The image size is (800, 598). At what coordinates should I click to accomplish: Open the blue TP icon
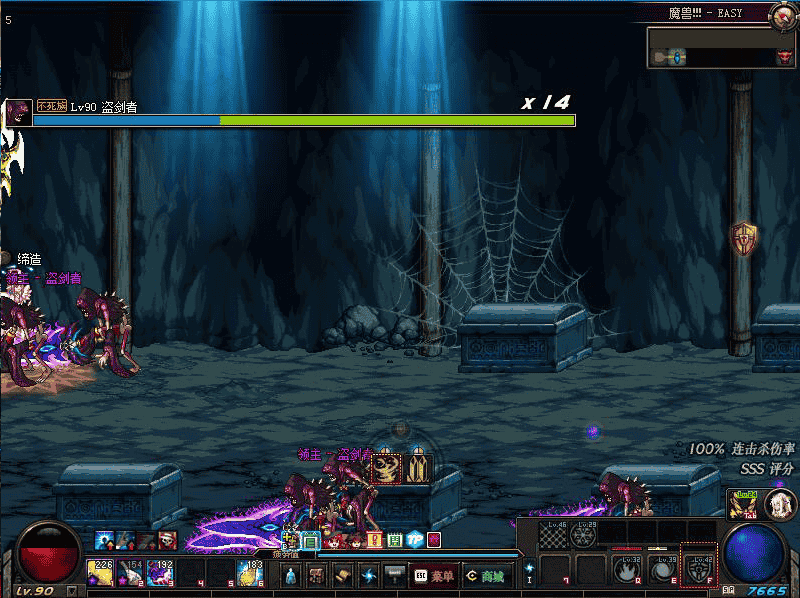(x=414, y=540)
